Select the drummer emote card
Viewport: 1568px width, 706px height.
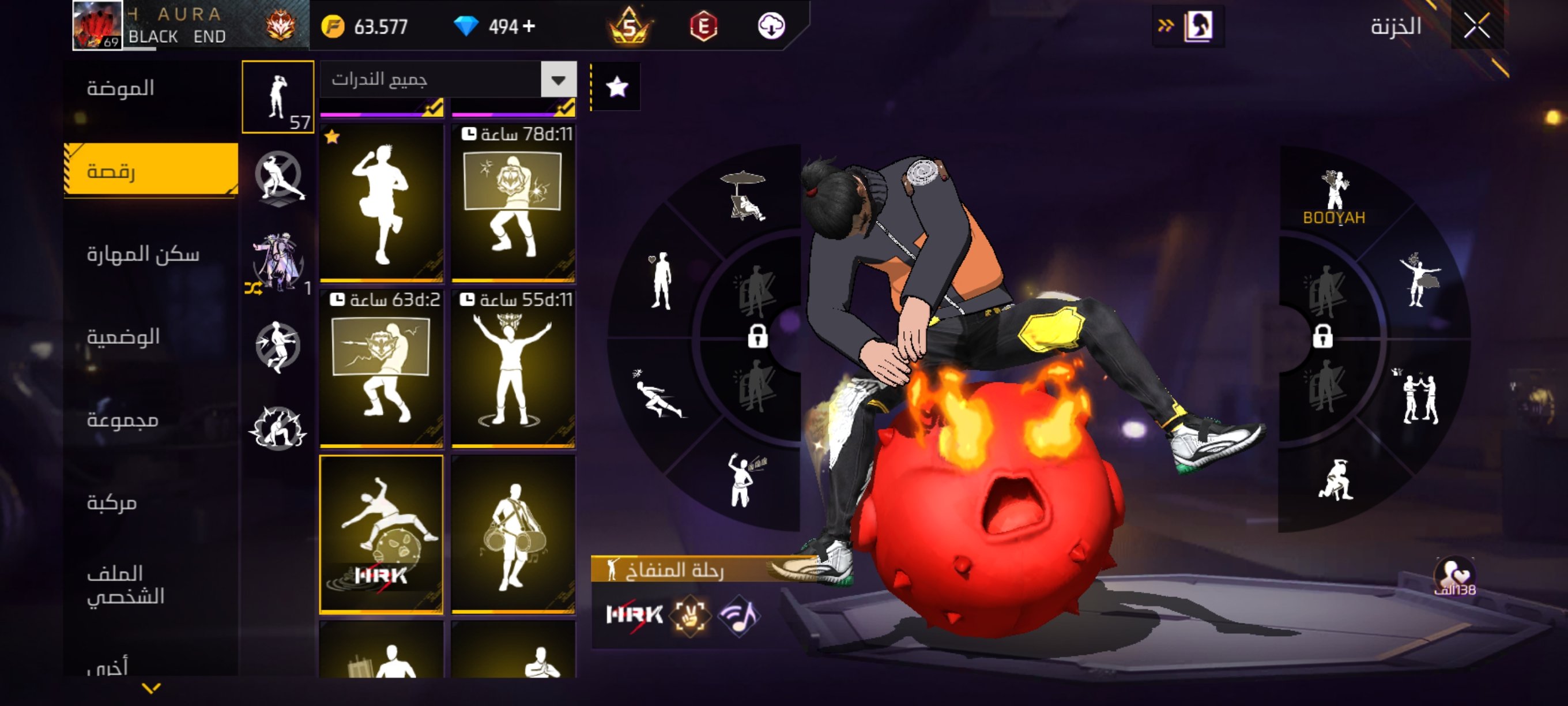[513, 534]
